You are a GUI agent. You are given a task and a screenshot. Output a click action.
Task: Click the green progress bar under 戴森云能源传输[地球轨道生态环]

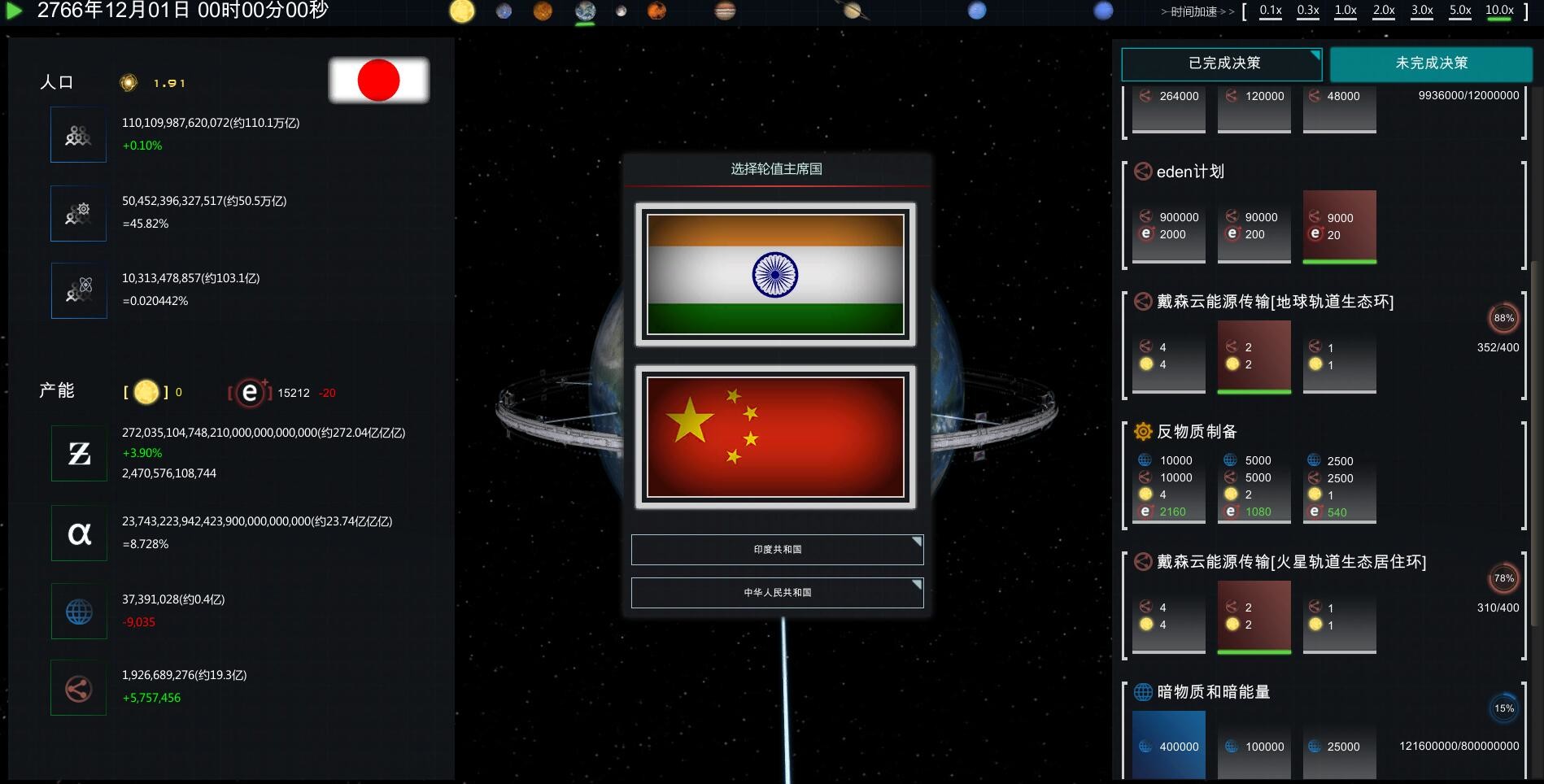click(x=1253, y=391)
